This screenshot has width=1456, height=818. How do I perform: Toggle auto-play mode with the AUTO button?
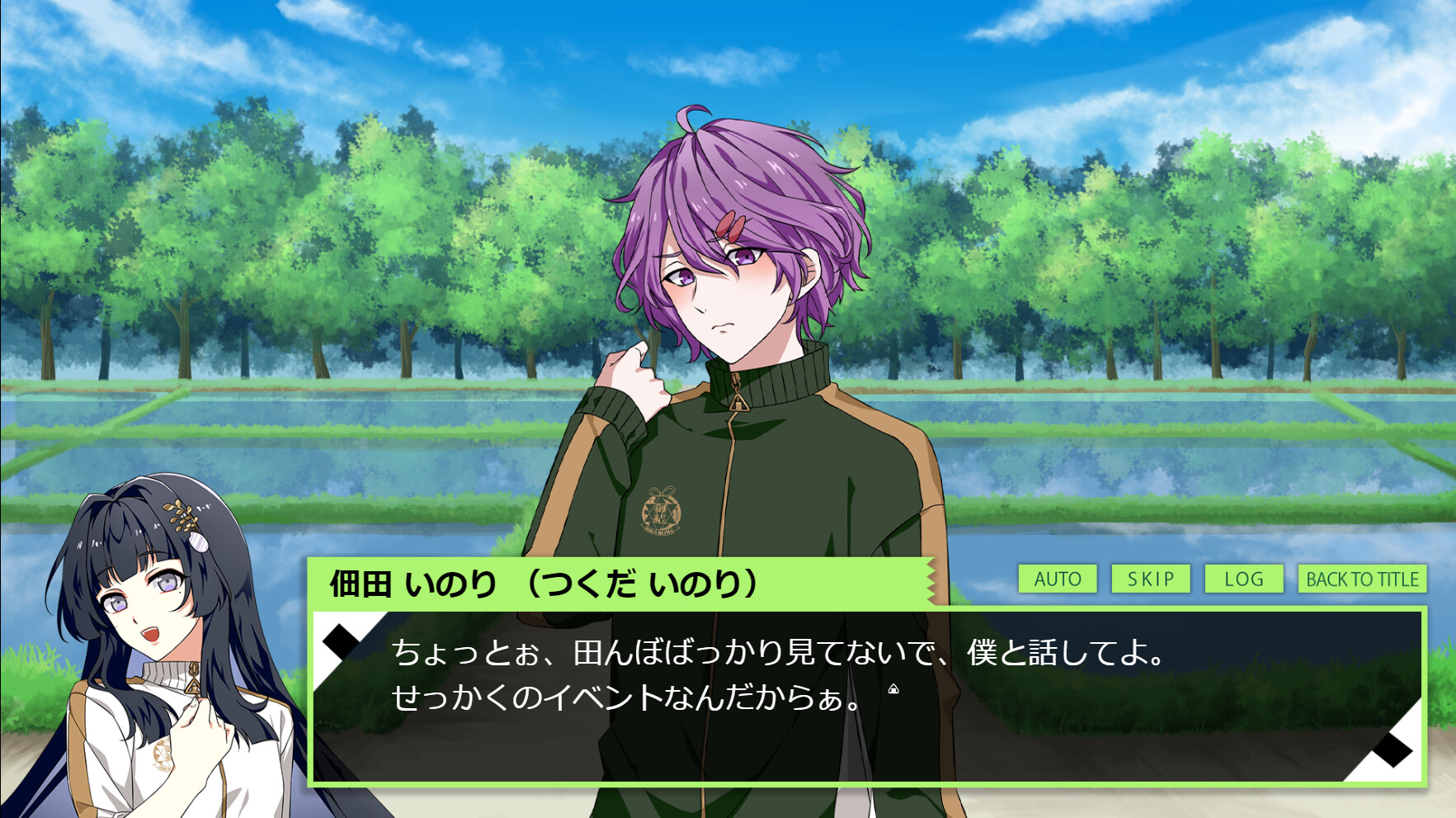point(1058,579)
